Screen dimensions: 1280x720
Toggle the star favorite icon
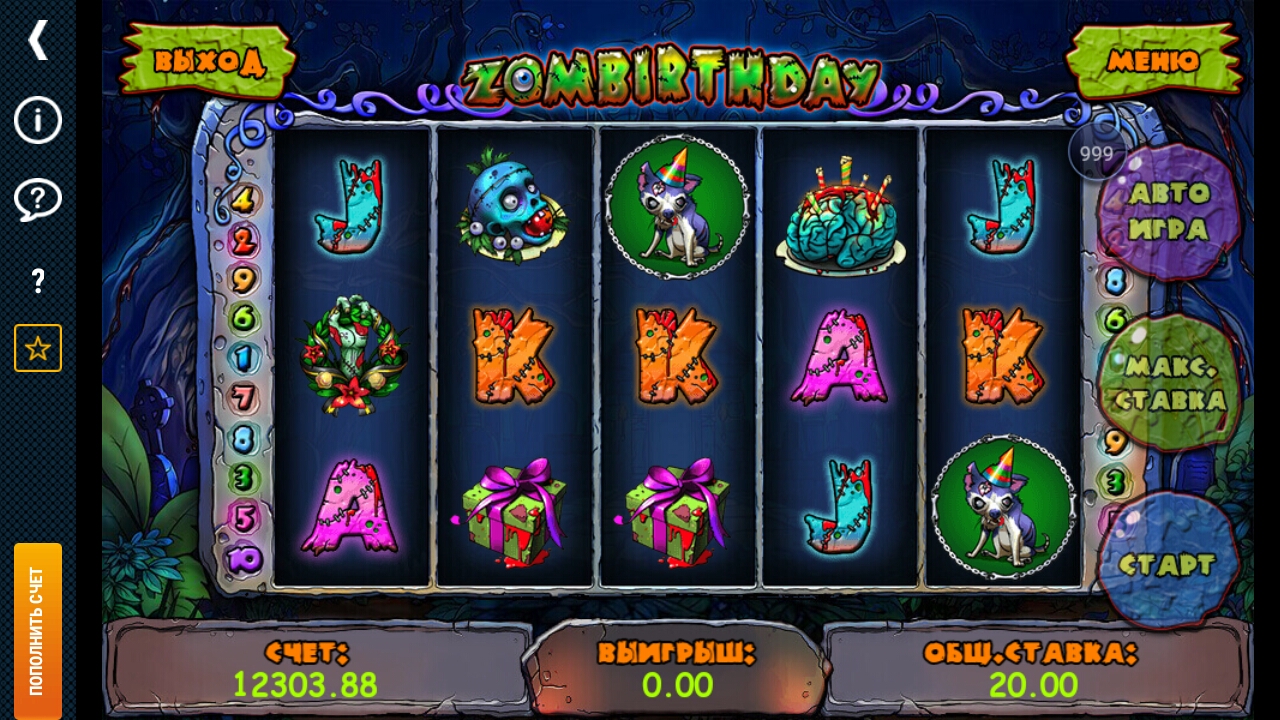click(x=38, y=348)
